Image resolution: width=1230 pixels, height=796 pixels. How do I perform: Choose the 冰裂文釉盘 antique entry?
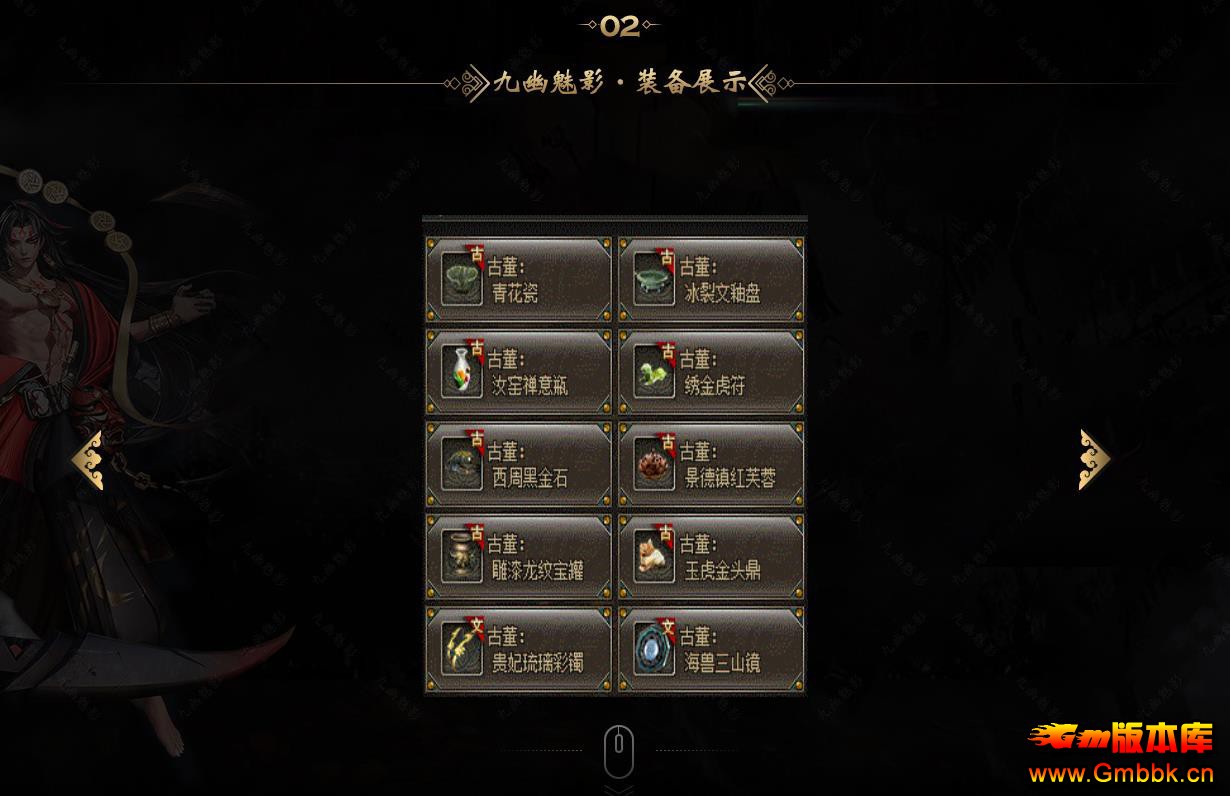711,279
